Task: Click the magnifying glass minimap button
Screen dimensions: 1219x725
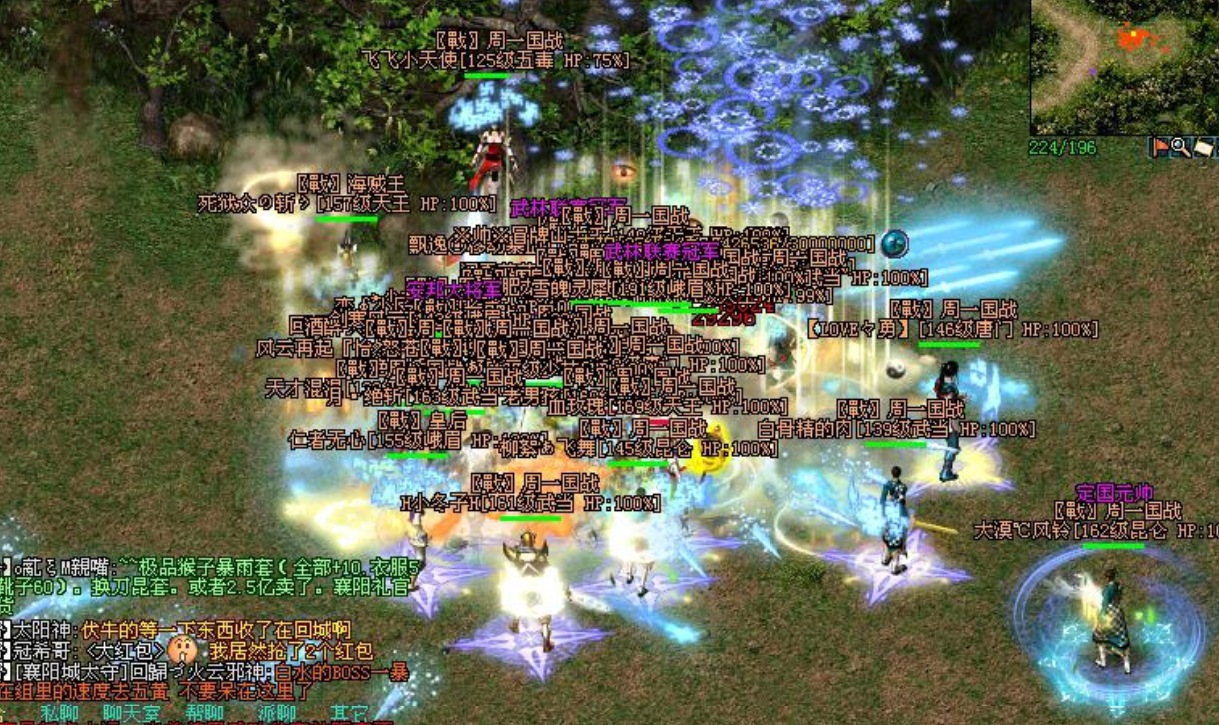Action: (x=1181, y=148)
